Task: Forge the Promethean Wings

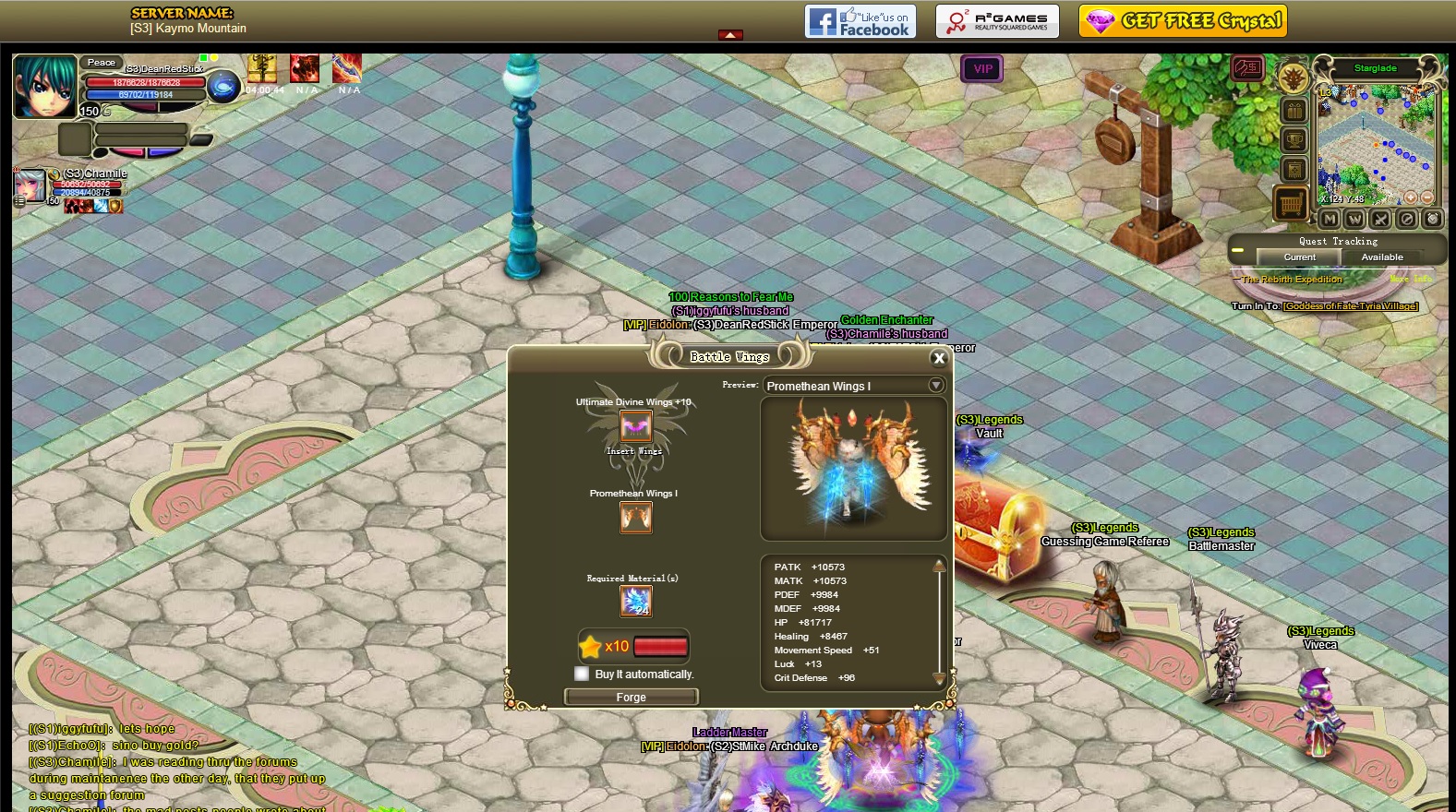Action: pyautogui.click(x=632, y=698)
